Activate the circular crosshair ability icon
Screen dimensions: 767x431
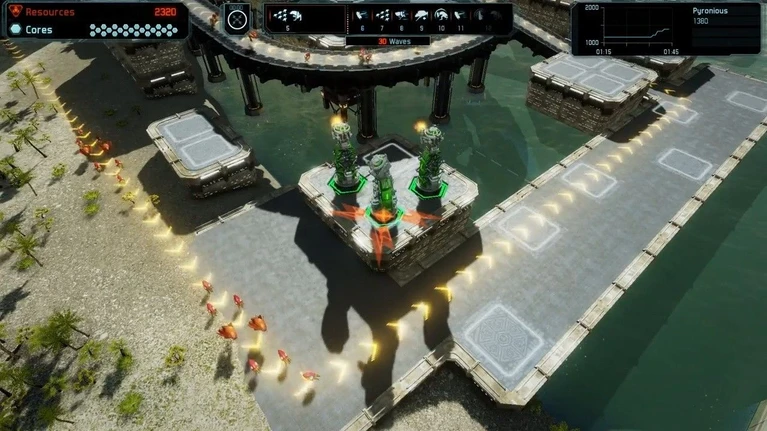[x=237, y=18]
